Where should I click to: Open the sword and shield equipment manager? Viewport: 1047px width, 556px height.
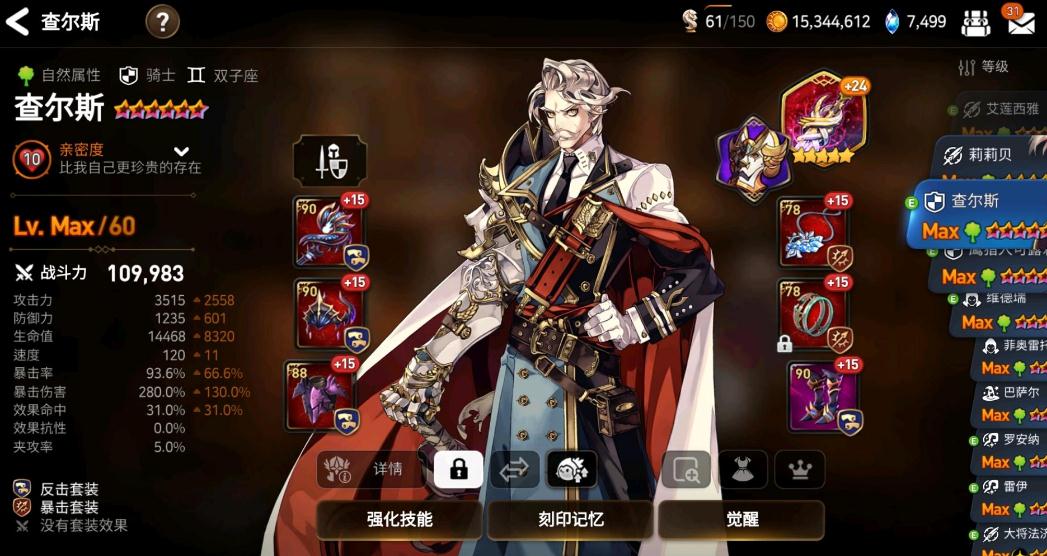click(329, 161)
